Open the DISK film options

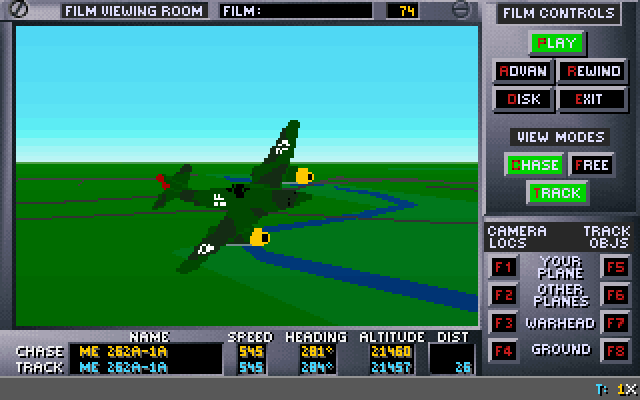(522, 99)
